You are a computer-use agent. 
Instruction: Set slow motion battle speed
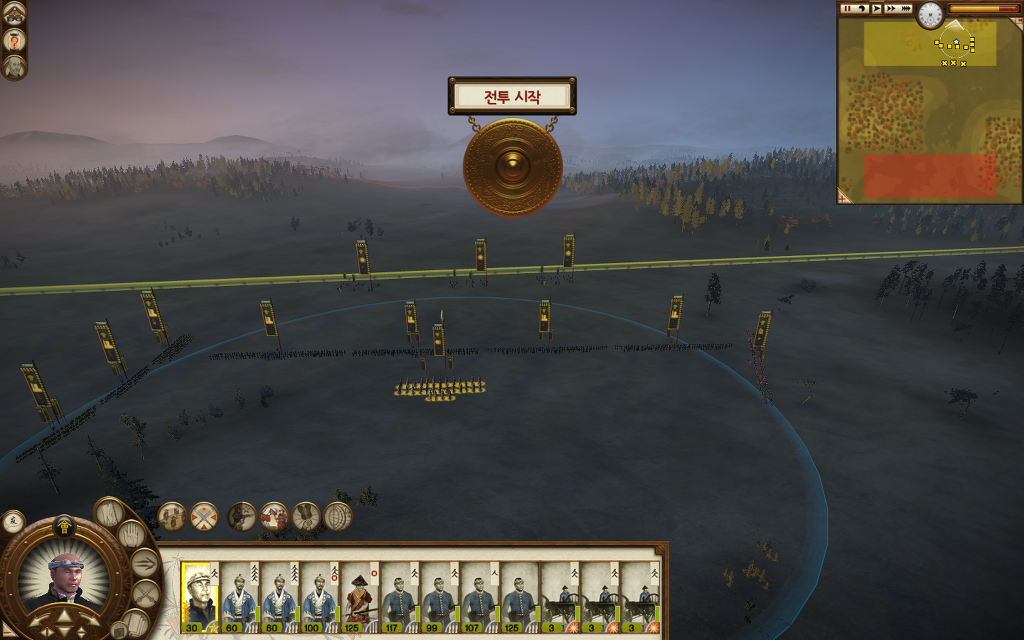click(861, 9)
